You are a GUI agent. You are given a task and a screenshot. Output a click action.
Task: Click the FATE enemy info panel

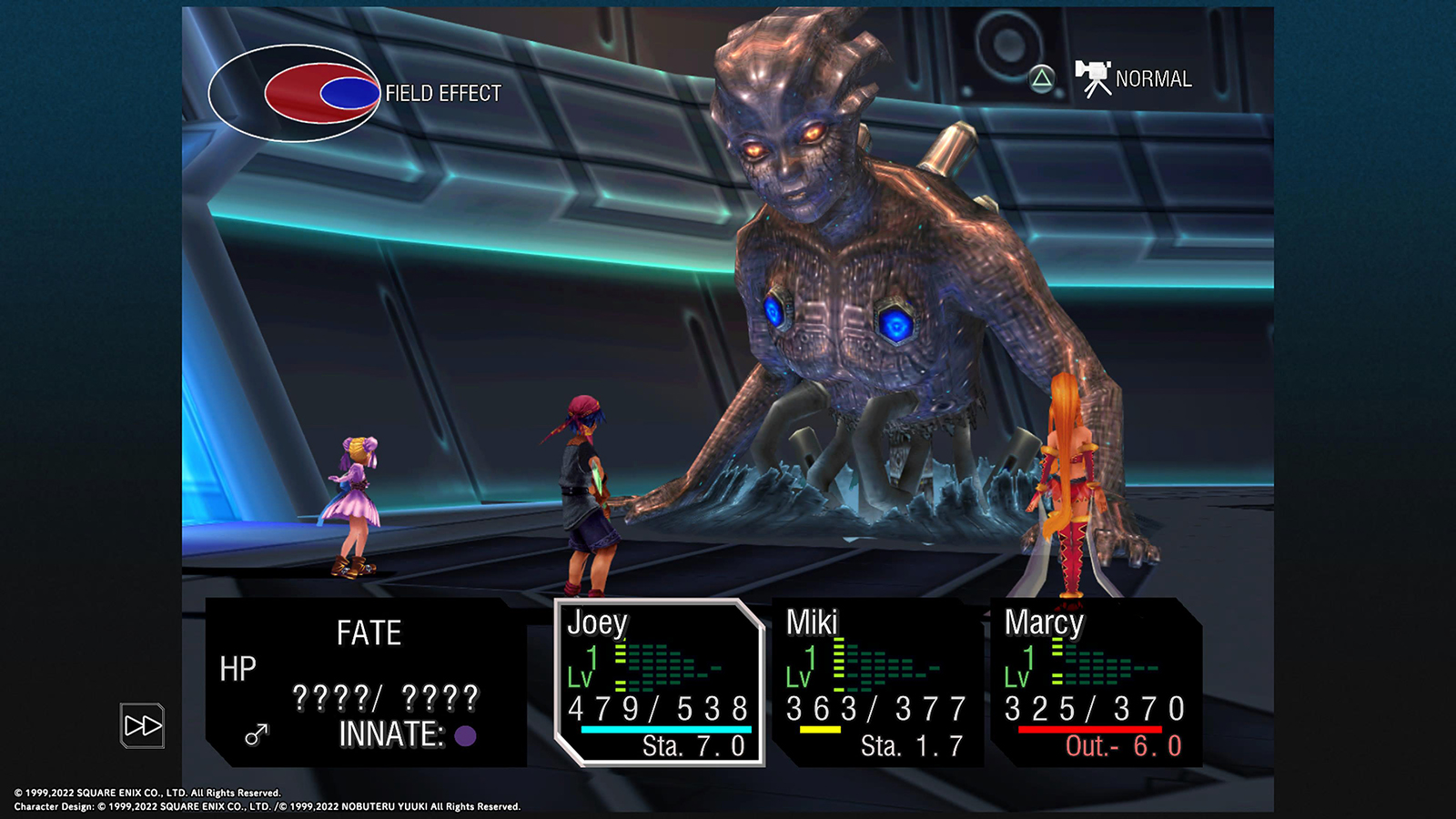(x=367, y=682)
